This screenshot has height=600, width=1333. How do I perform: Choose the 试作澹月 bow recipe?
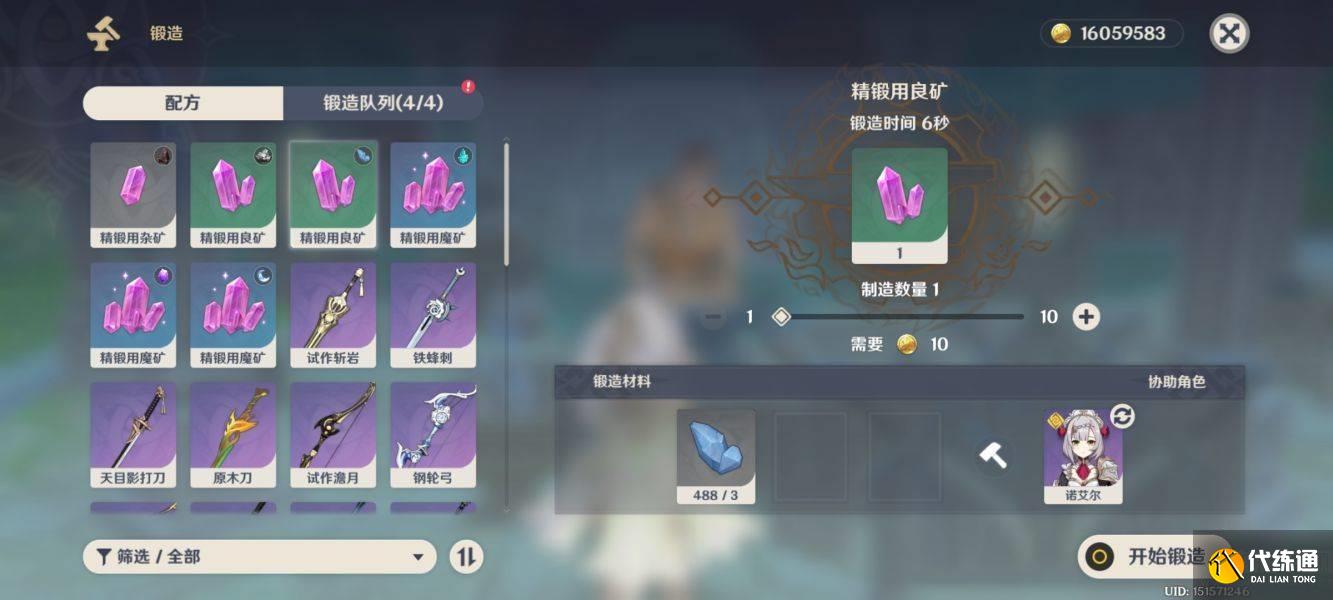333,434
